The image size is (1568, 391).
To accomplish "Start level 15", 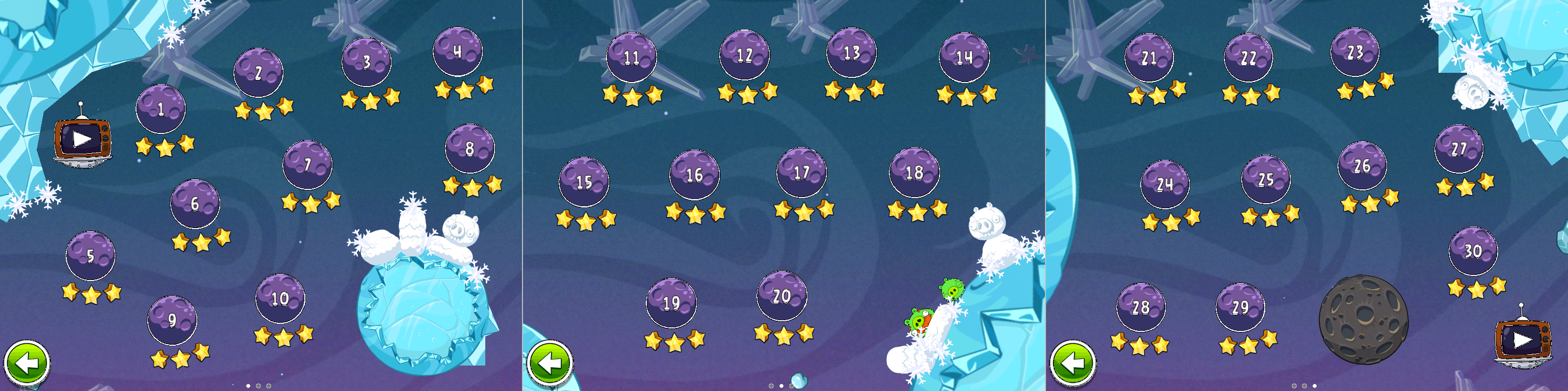I will point(583,182).
